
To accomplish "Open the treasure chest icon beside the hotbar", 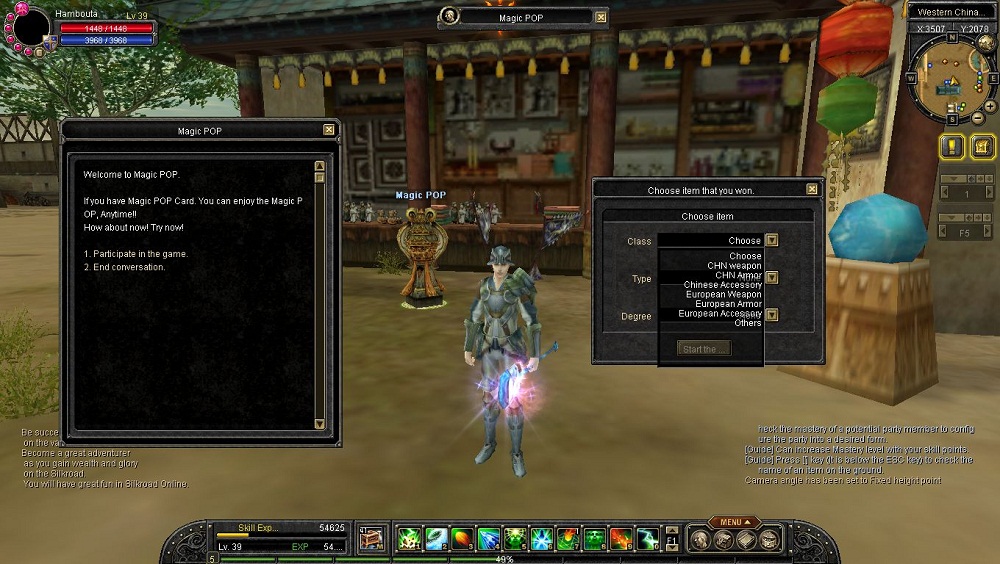I will coord(371,538).
